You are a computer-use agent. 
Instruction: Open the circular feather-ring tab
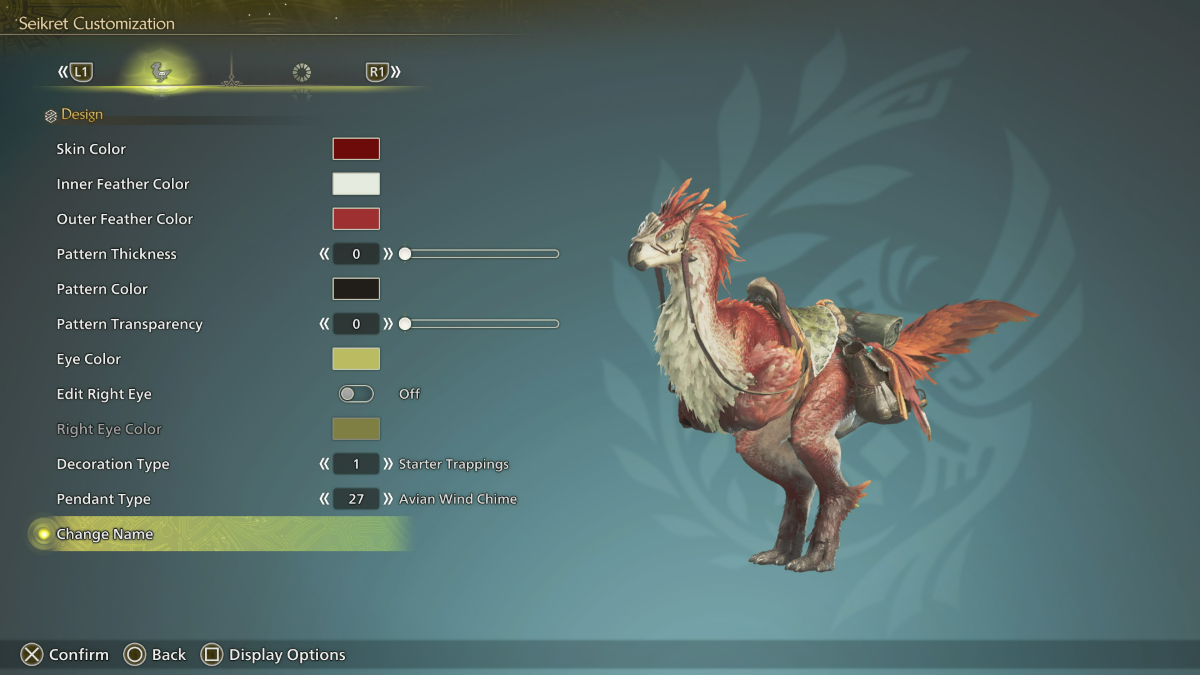click(x=302, y=72)
